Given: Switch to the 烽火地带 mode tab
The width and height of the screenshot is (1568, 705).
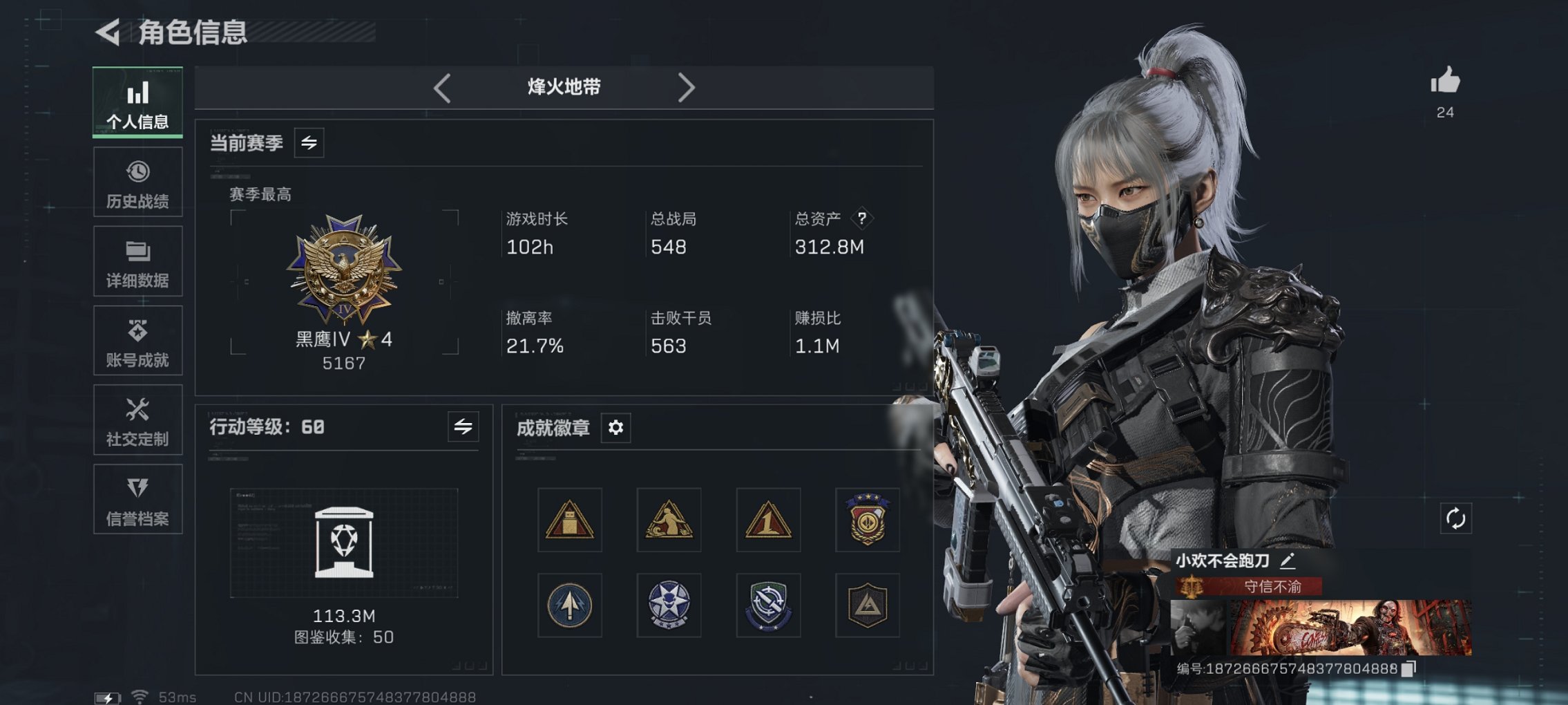Looking at the screenshot, I should tap(562, 87).
